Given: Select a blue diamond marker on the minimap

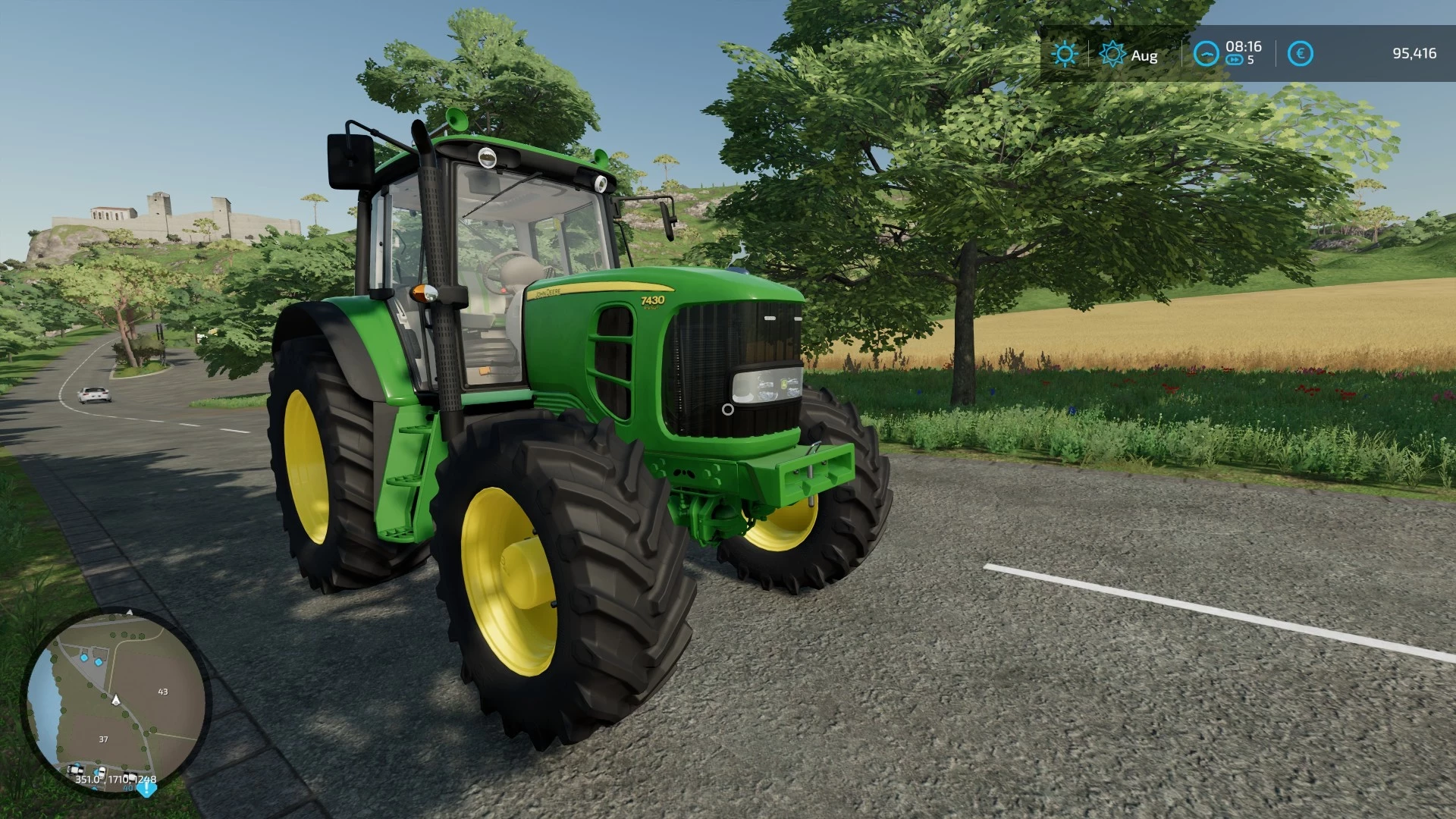Looking at the screenshot, I should click(83, 657).
